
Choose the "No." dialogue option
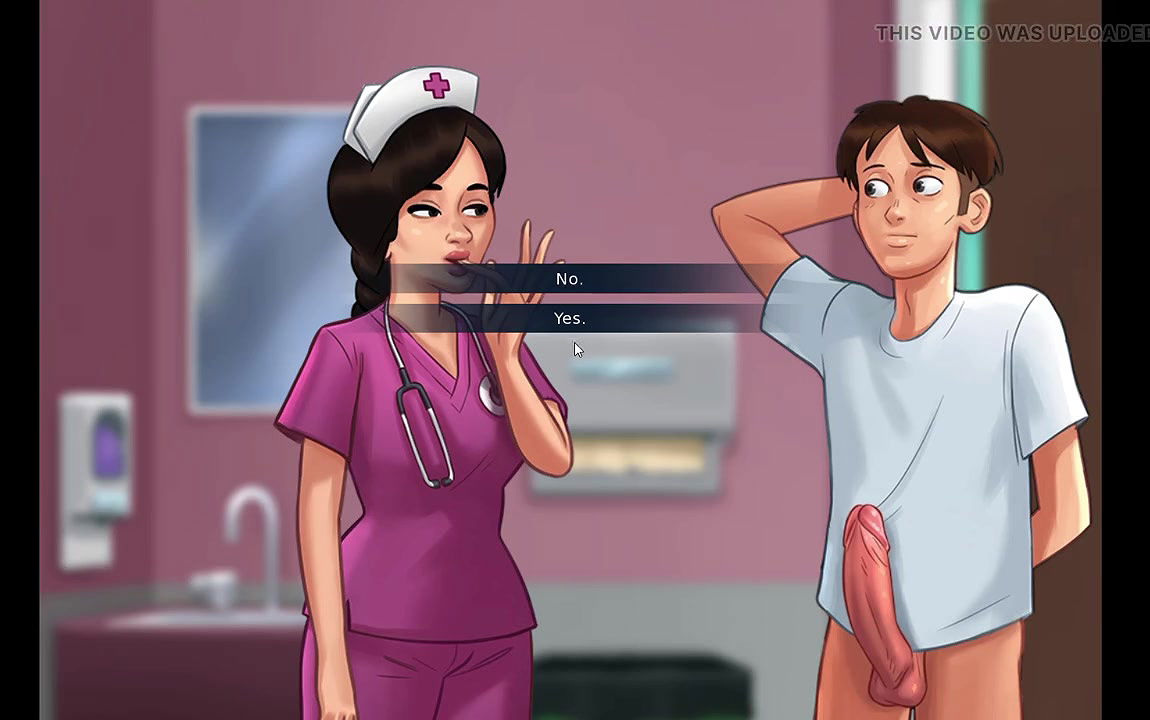point(570,279)
